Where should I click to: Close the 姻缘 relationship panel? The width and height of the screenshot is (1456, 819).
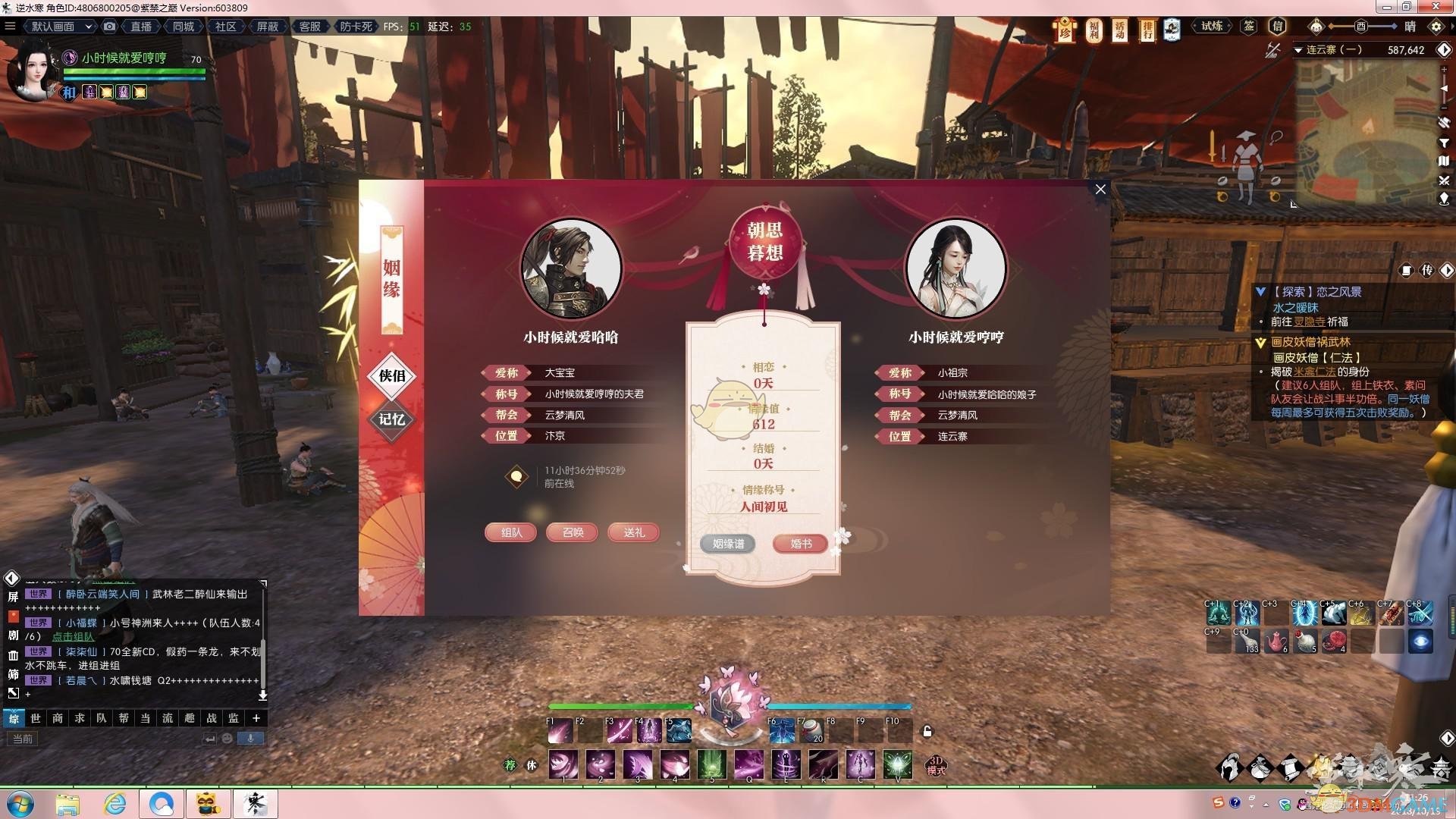1100,189
